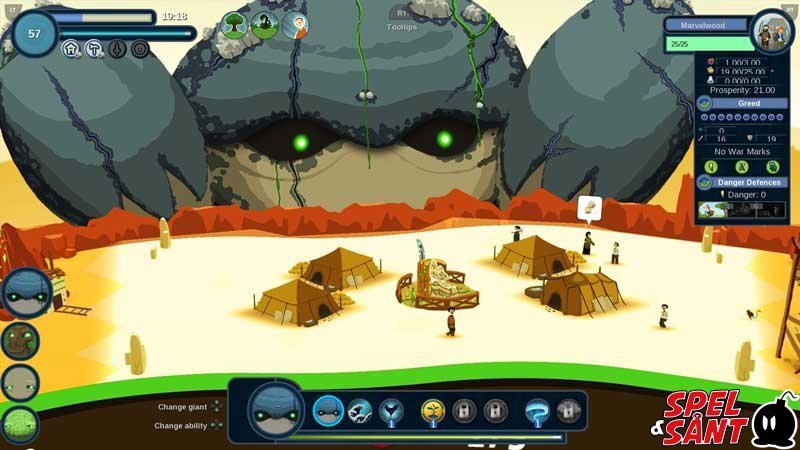
Task: Open the Marvelwood villagers portrait
Action: click(x=771, y=30)
